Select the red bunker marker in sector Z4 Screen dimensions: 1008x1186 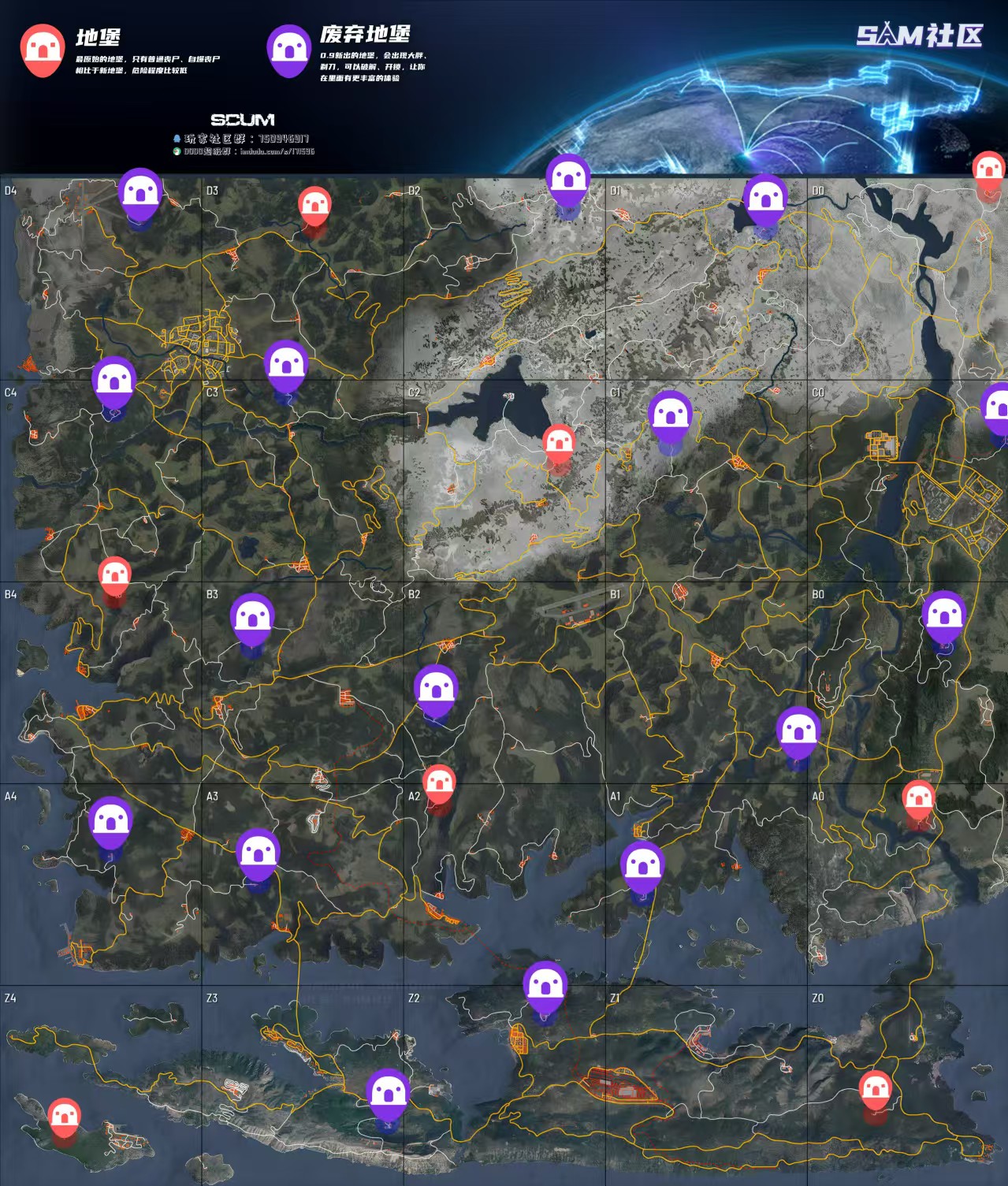point(65,1117)
